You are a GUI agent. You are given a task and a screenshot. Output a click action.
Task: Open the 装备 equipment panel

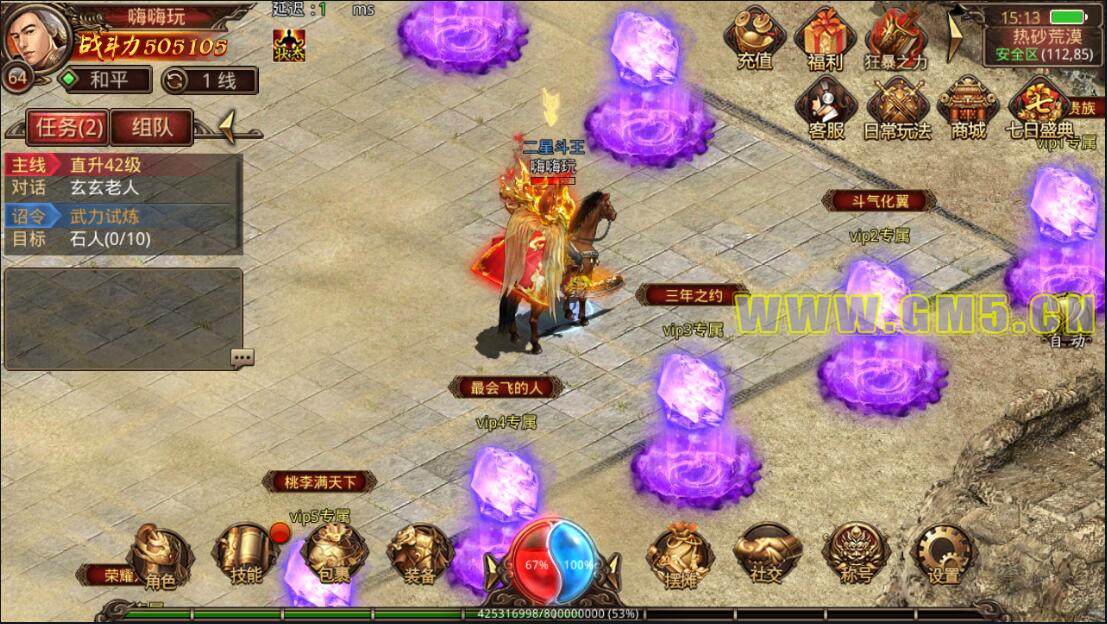pos(419,555)
